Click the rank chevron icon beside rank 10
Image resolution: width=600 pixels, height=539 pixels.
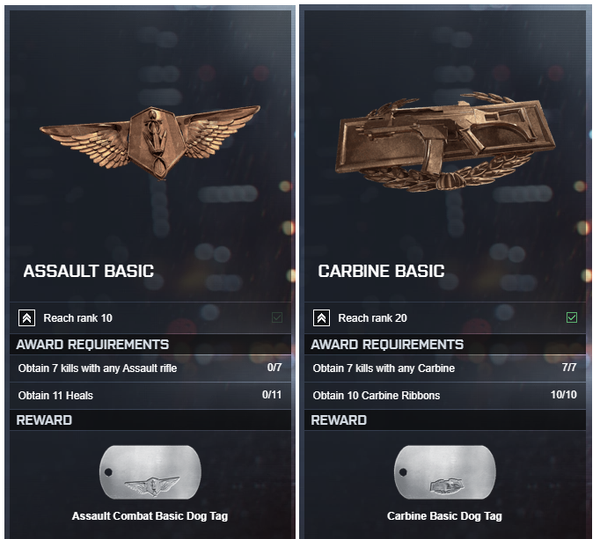click(26, 318)
